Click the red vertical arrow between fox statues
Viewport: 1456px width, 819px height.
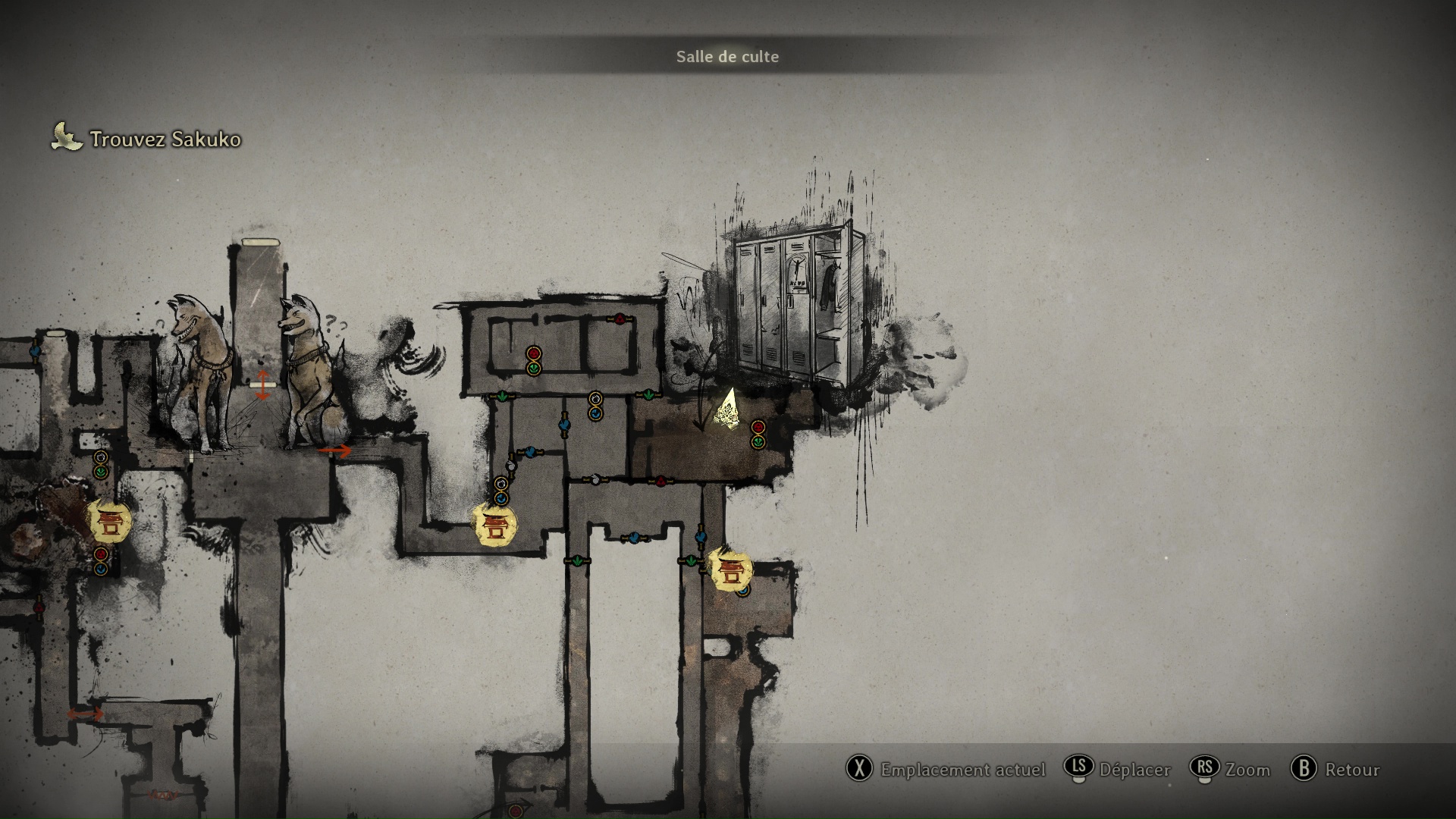(262, 384)
